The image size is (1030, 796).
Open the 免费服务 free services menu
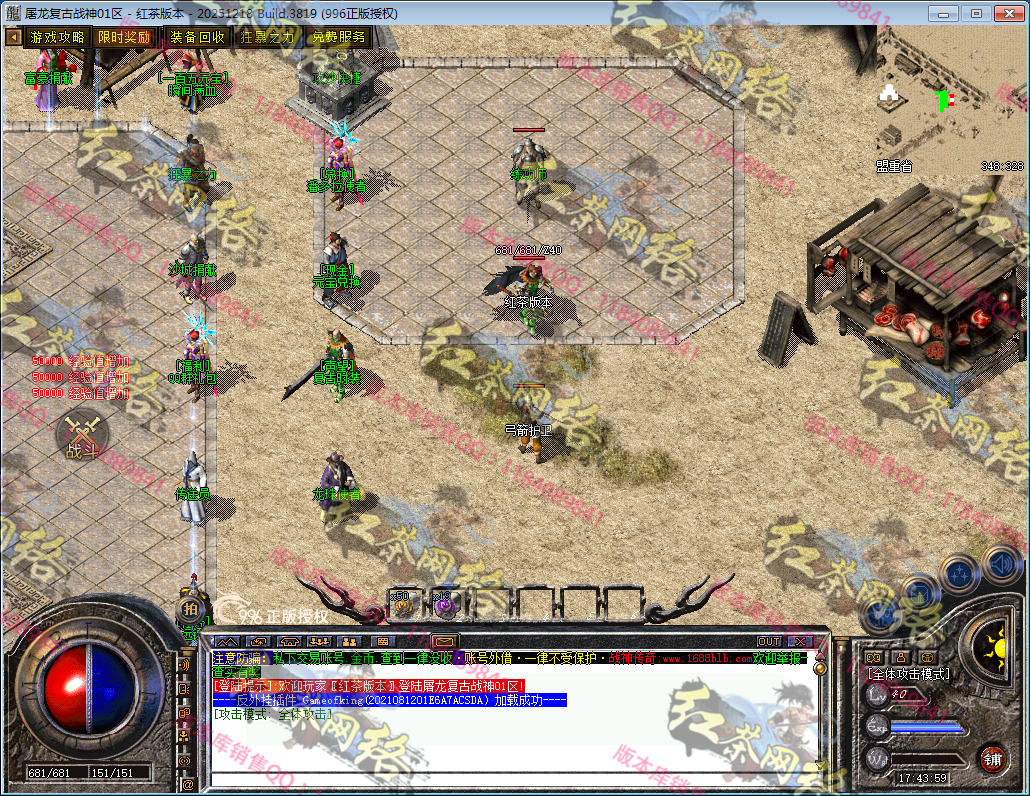pos(338,37)
